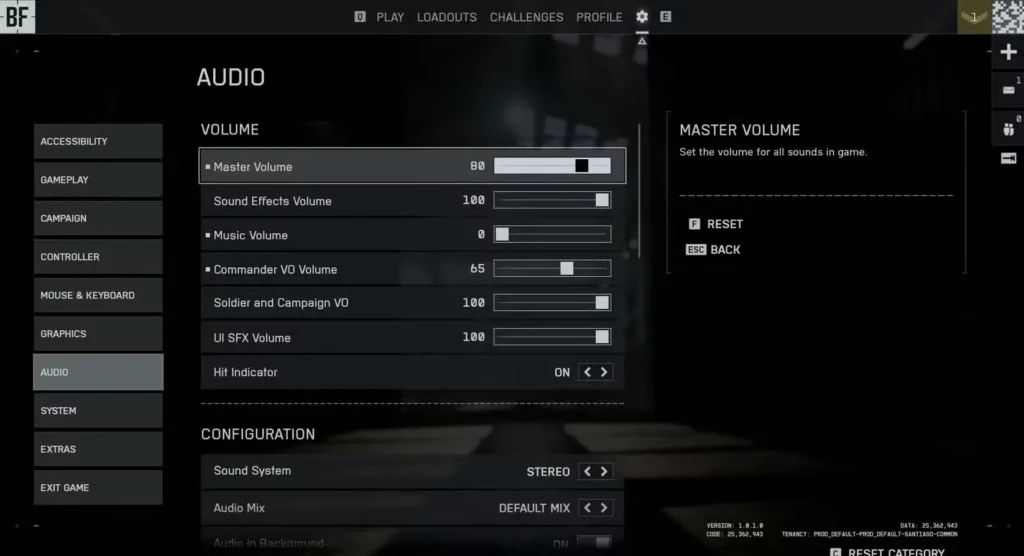The width and height of the screenshot is (1024, 556).
Task: Switch to the Loadouts tab
Action: coord(447,17)
